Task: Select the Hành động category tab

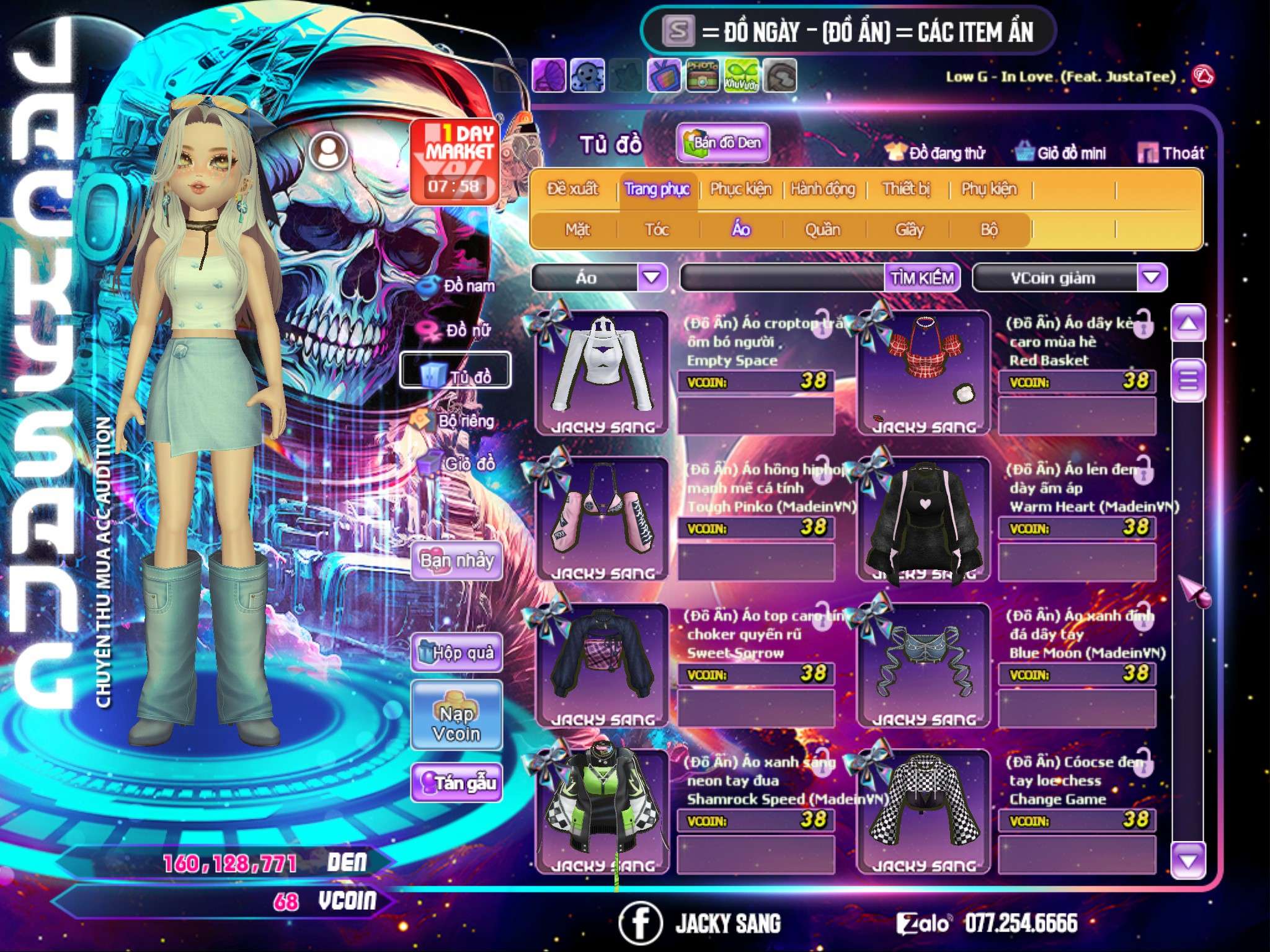Action: pos(822,189)
